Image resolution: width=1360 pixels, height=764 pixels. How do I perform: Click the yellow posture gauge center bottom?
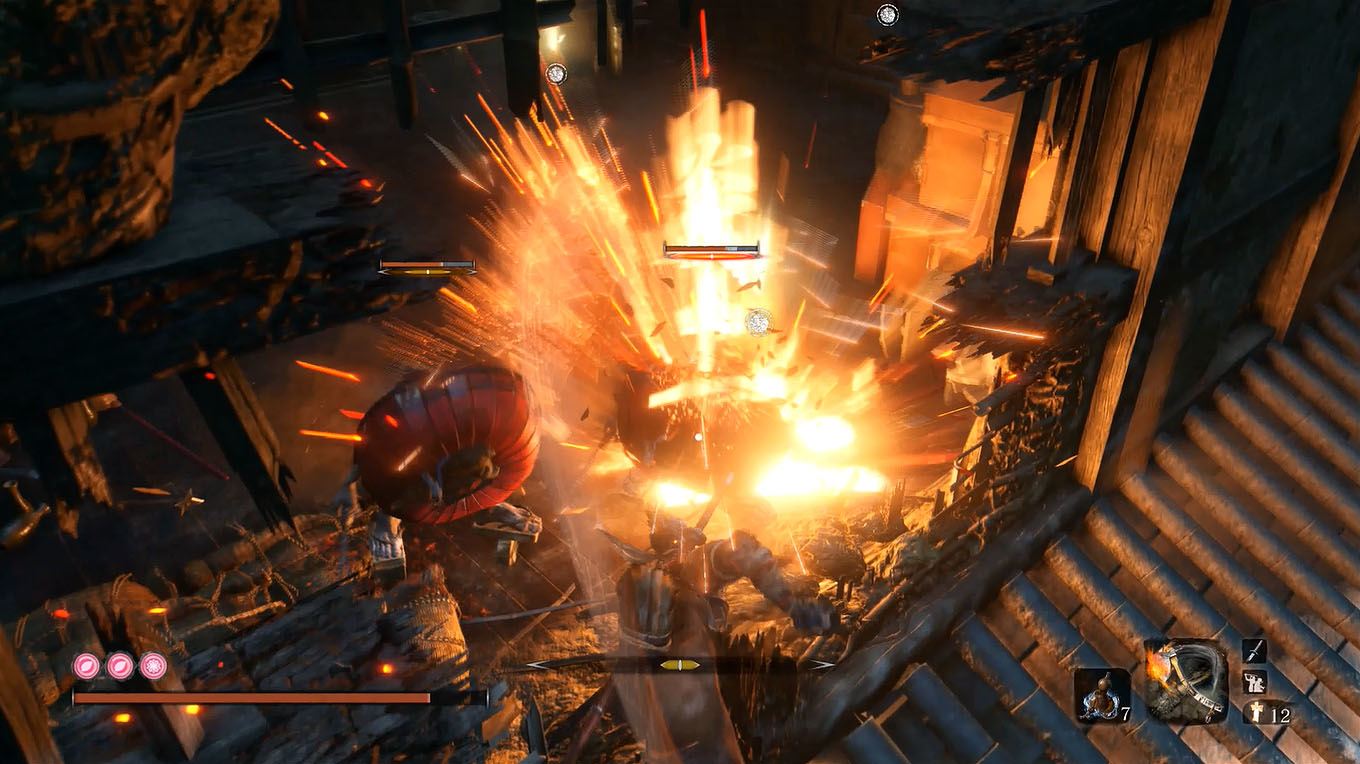680,665
